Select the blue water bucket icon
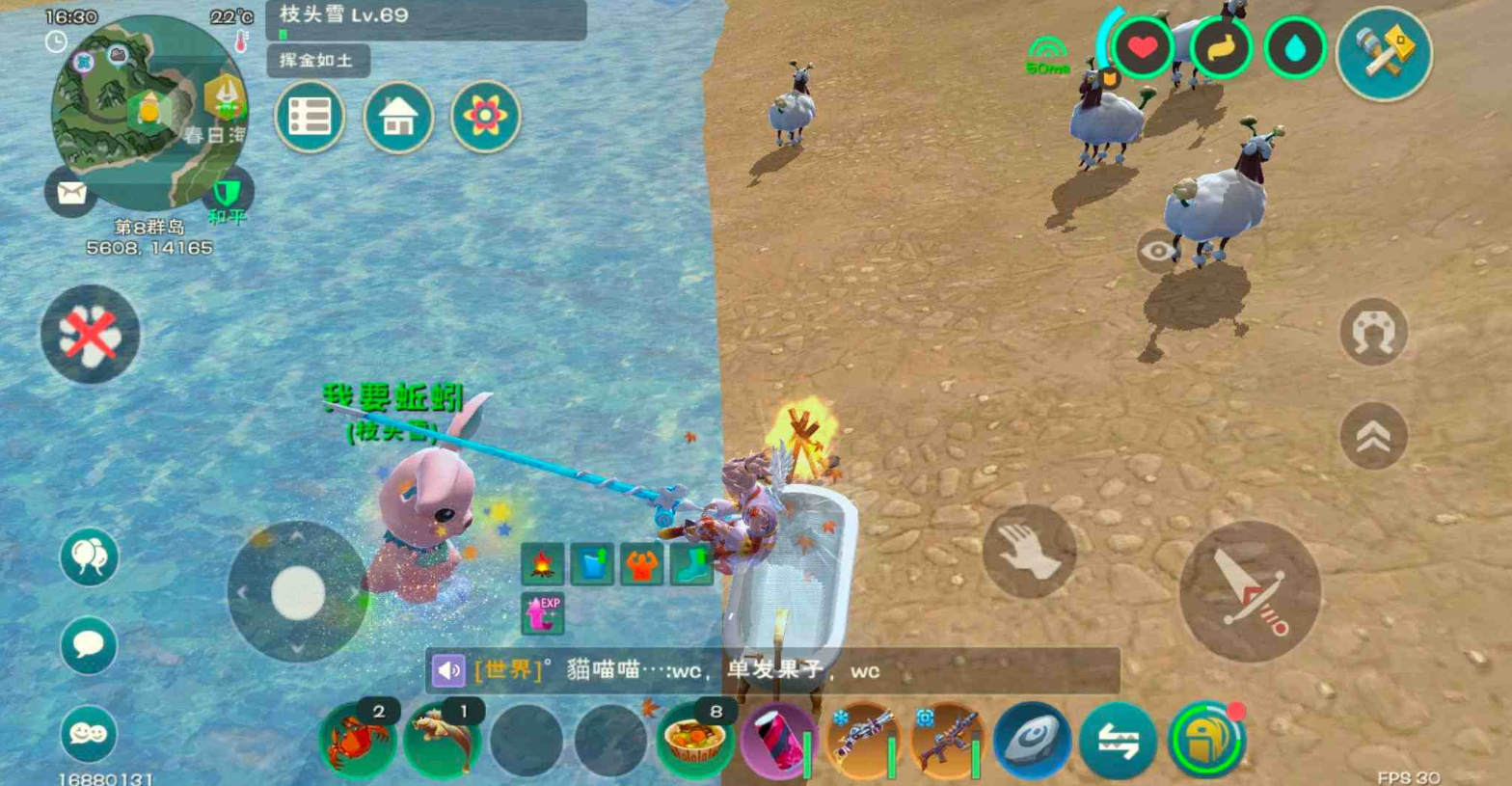The height and width of the screenshot is (786, 1512). click(591, 565)
